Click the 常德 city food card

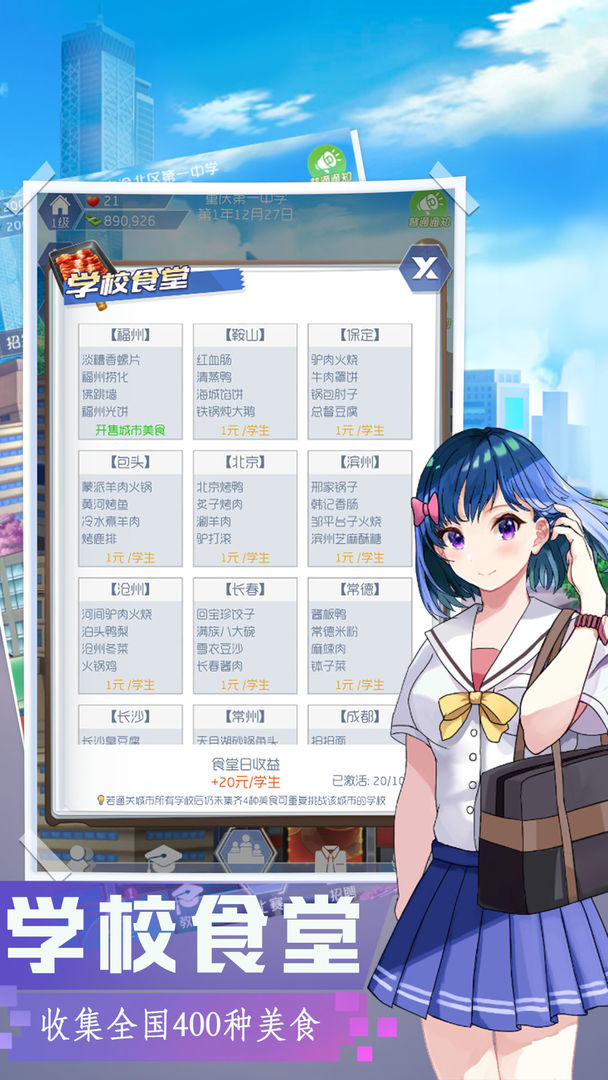click(360, 634)
